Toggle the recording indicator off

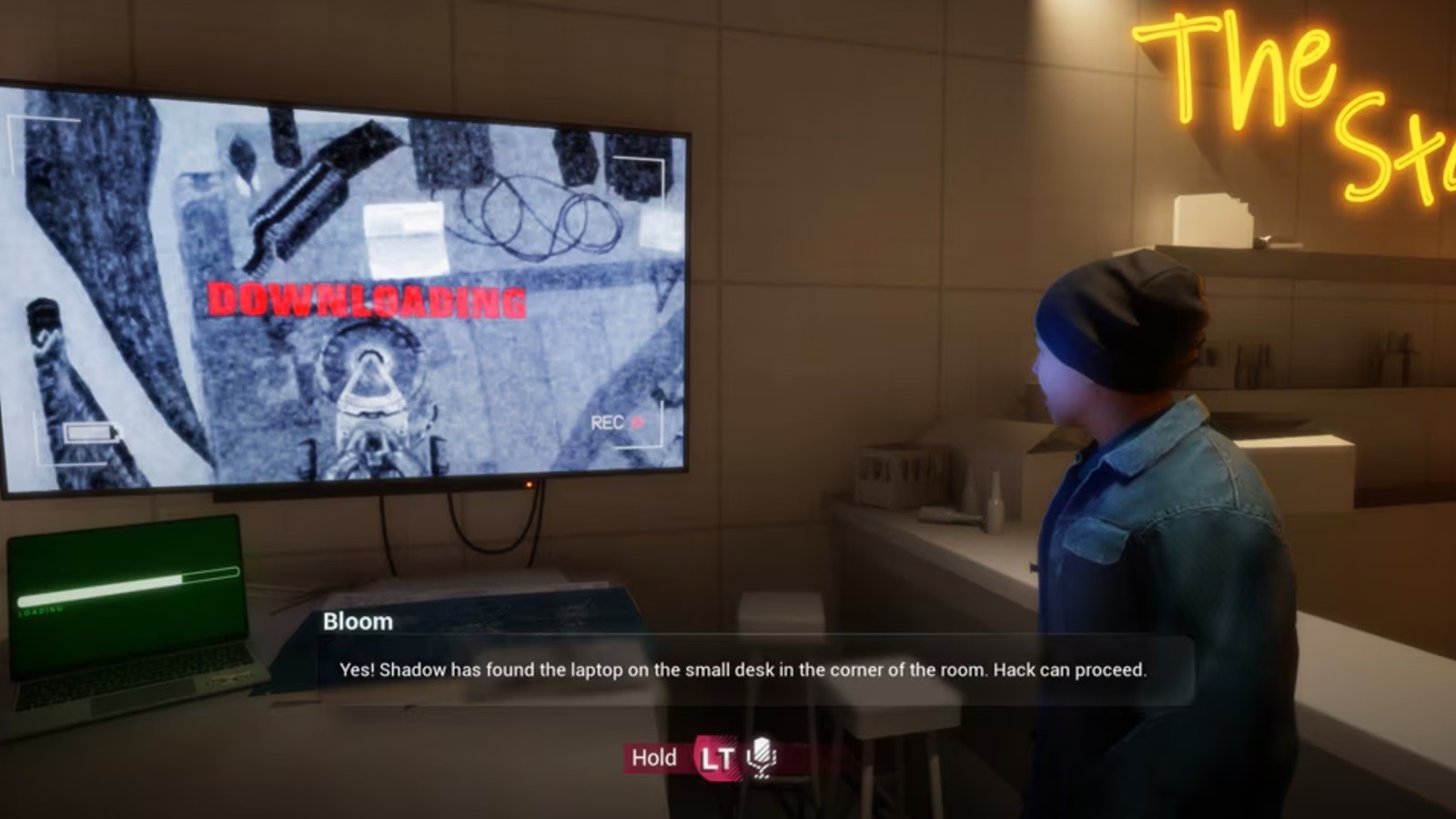pos(640,423)
